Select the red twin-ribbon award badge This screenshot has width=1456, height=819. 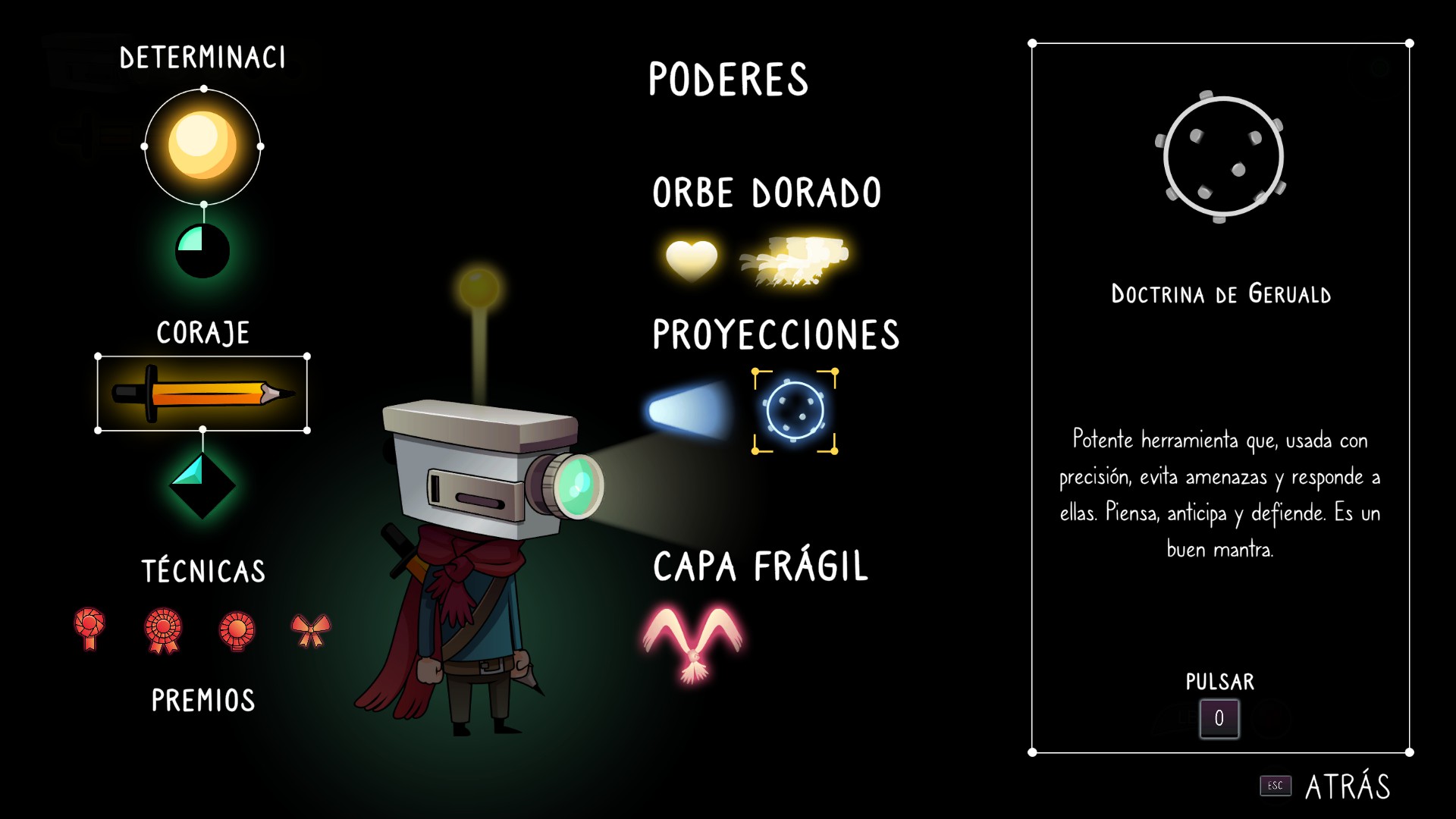(164, 630)
